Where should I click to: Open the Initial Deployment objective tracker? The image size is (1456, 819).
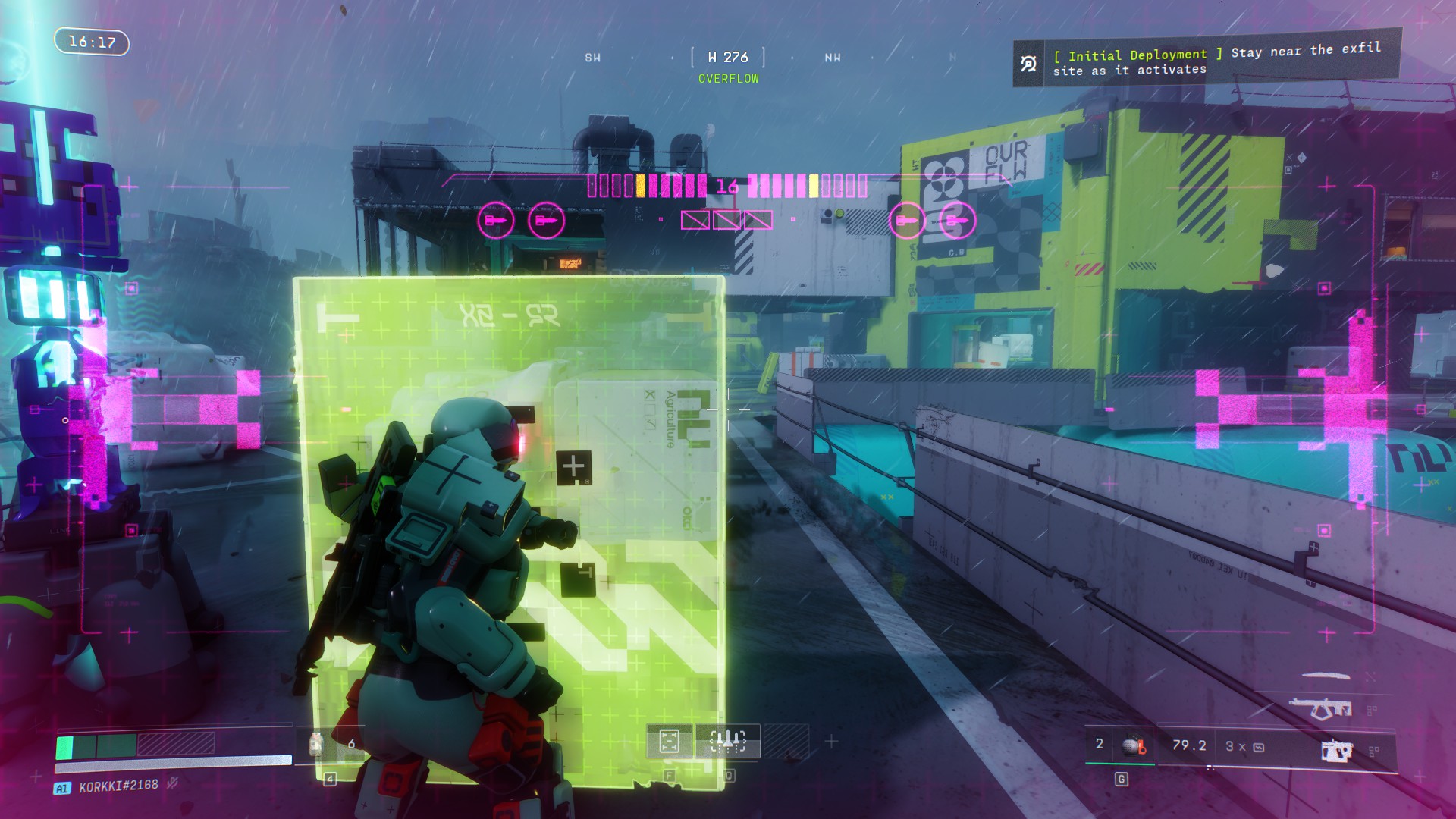[1207, 61]
